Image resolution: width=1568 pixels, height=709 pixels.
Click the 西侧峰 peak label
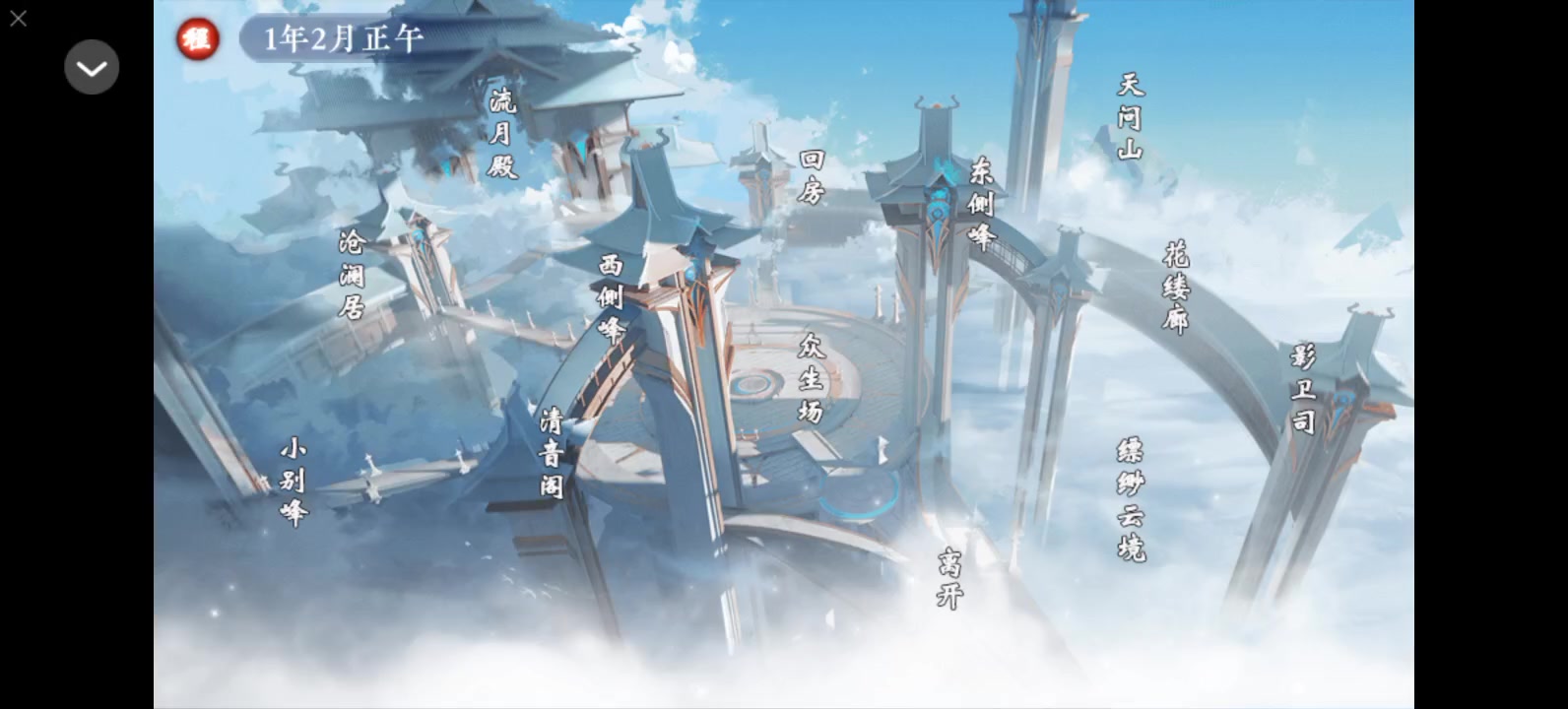(x=610, y=296)
